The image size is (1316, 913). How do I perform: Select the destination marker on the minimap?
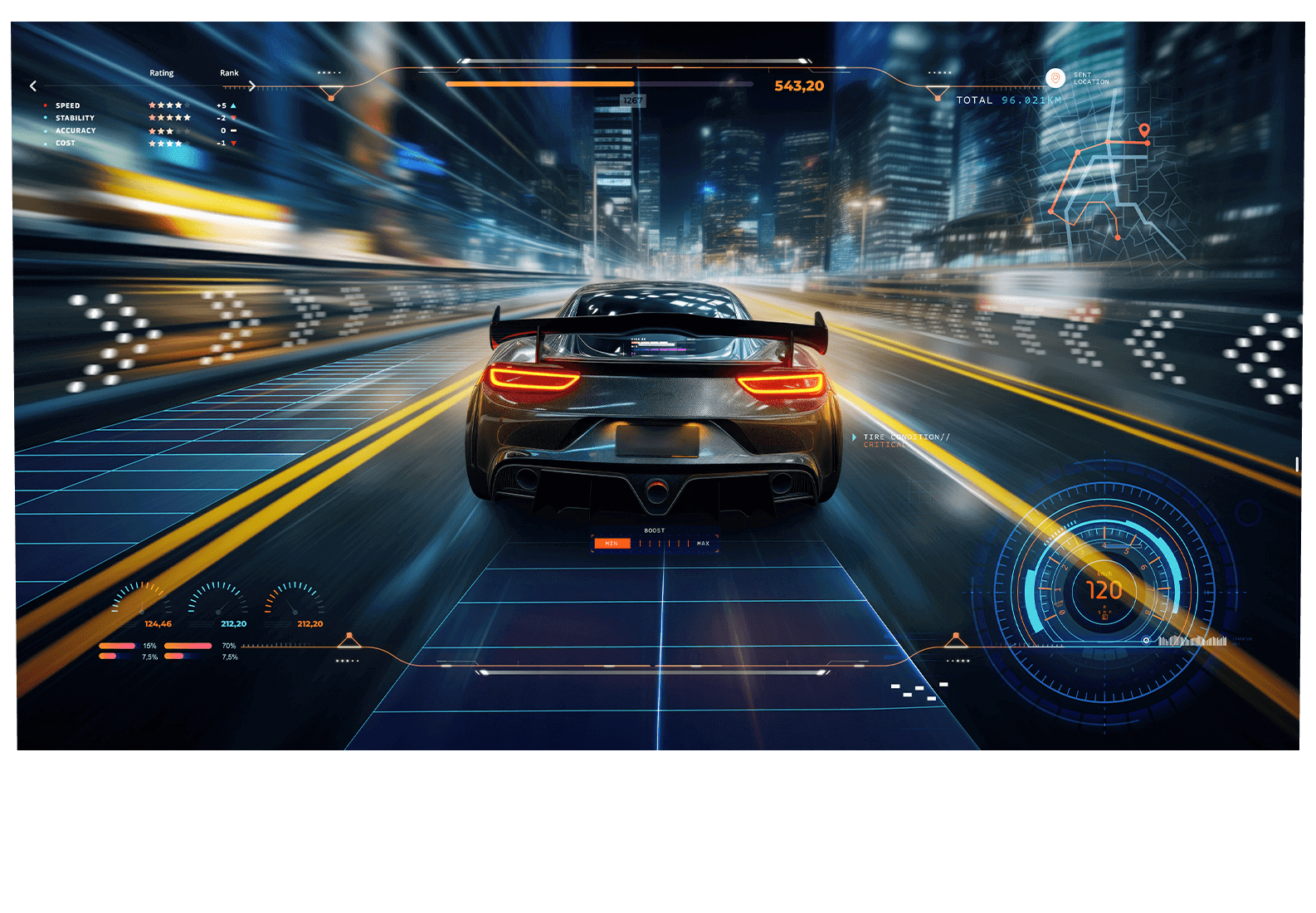click(1145, 130)
